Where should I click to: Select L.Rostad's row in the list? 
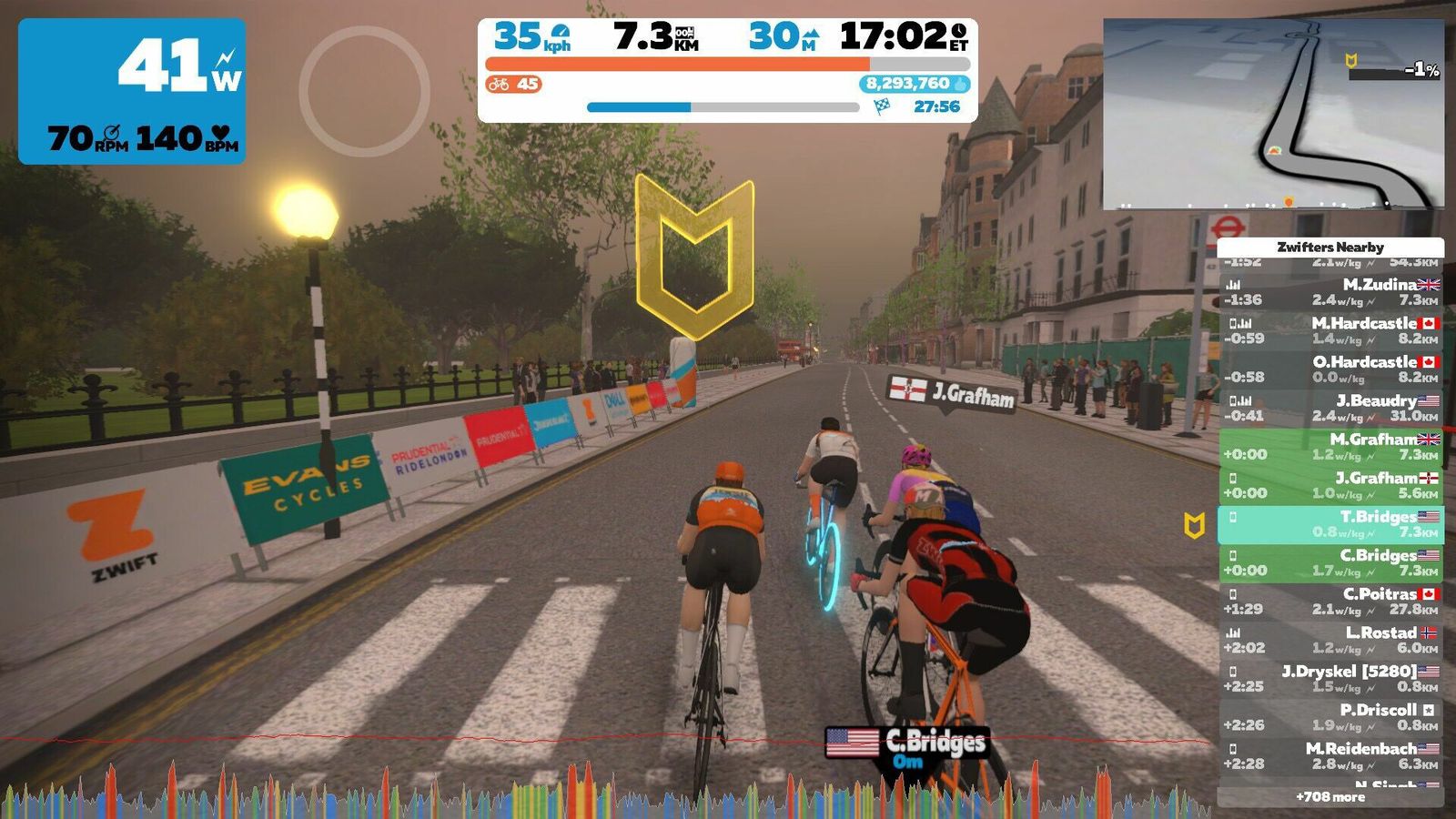click(x=1330, y=640)
